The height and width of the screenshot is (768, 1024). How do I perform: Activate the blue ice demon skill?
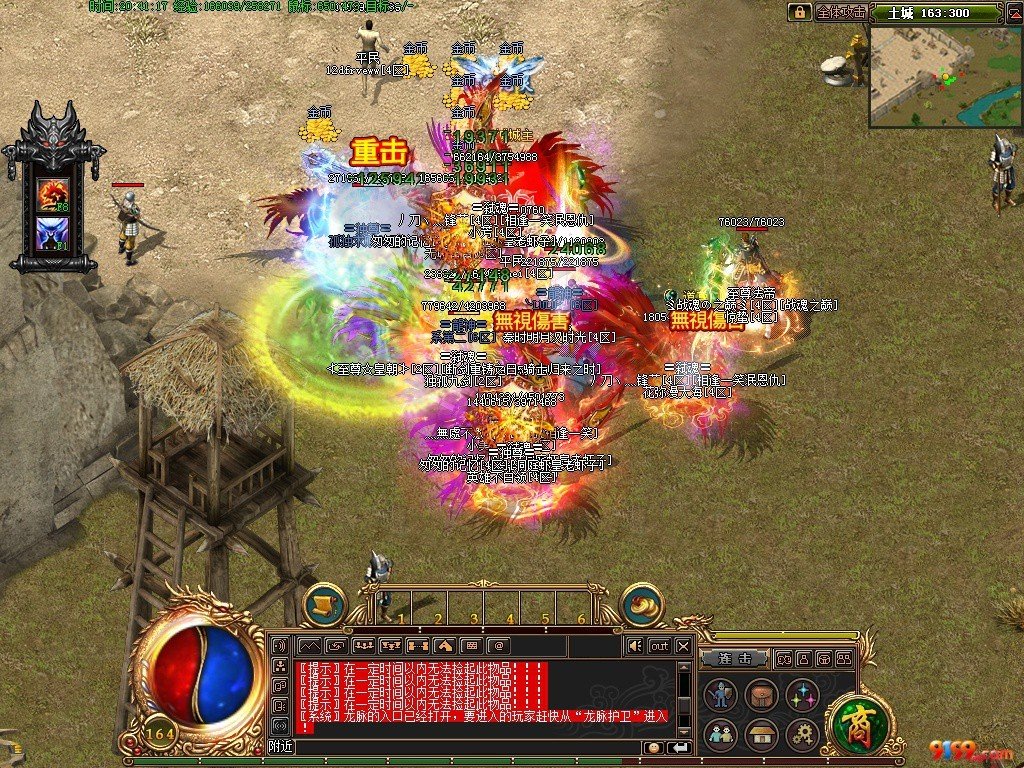pyautogui.click(x=52, y=234)
